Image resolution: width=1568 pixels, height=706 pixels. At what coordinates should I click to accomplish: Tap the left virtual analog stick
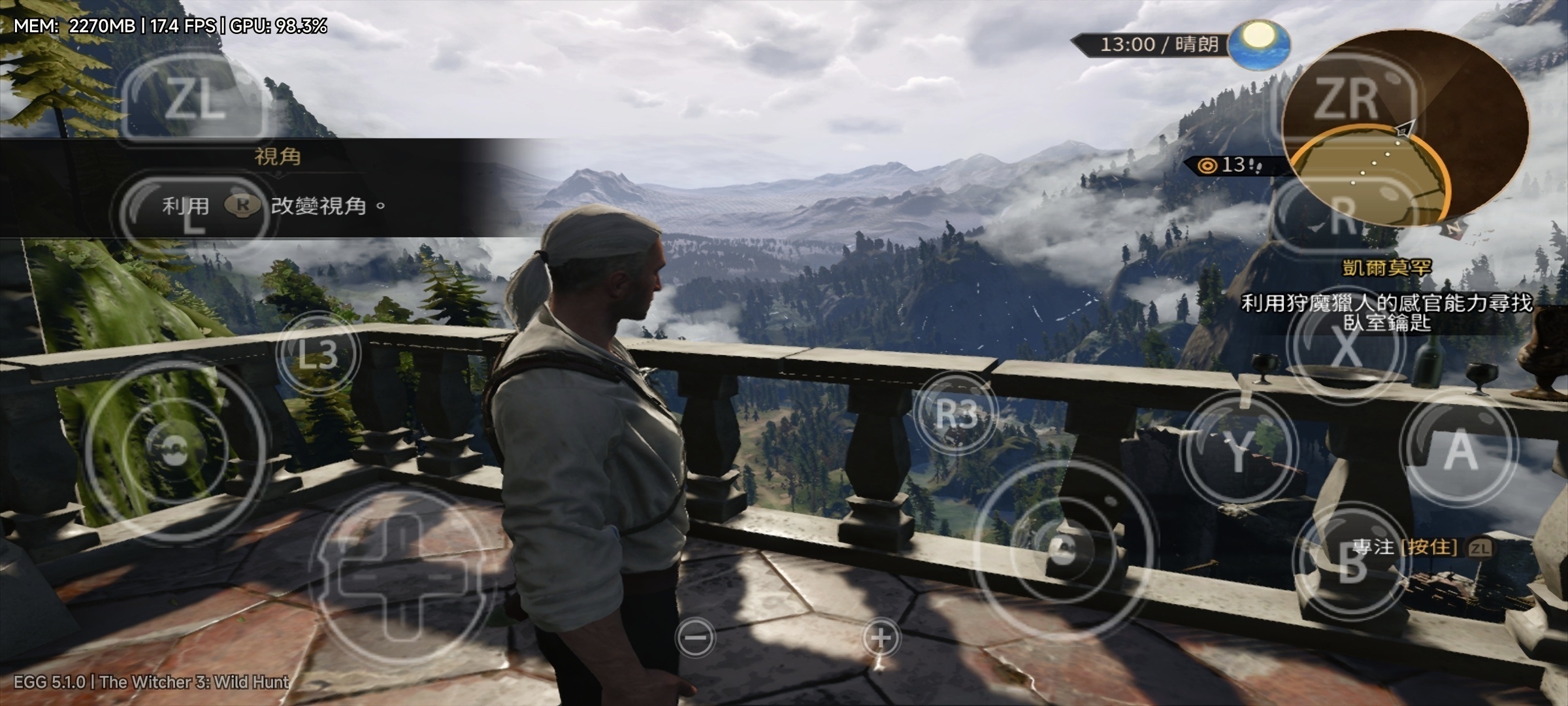click(175, 450)
